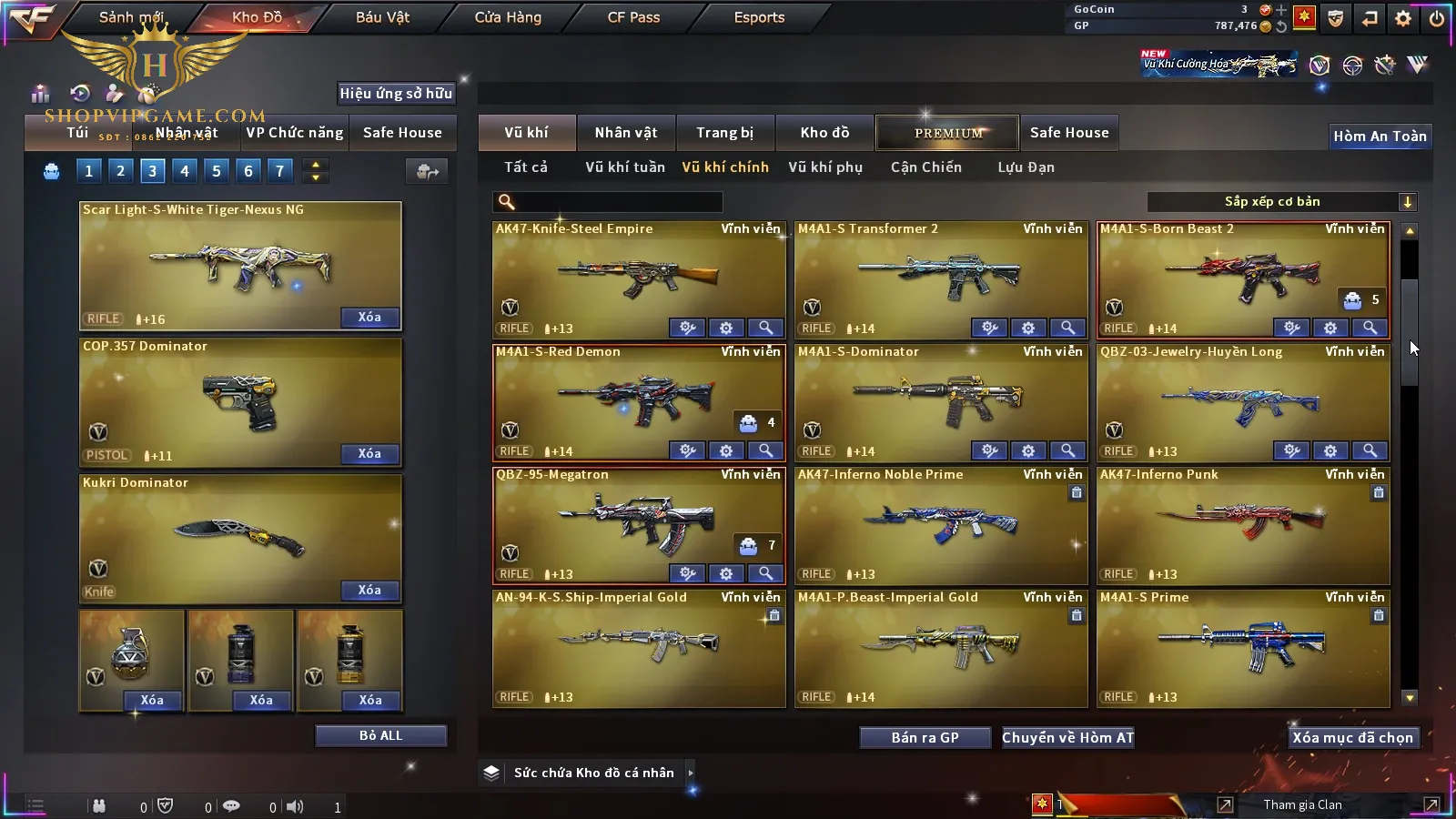Sell item with Bán ra GP
The height and width of the screenshot is (819, 1456).
(x=925, y=738)
